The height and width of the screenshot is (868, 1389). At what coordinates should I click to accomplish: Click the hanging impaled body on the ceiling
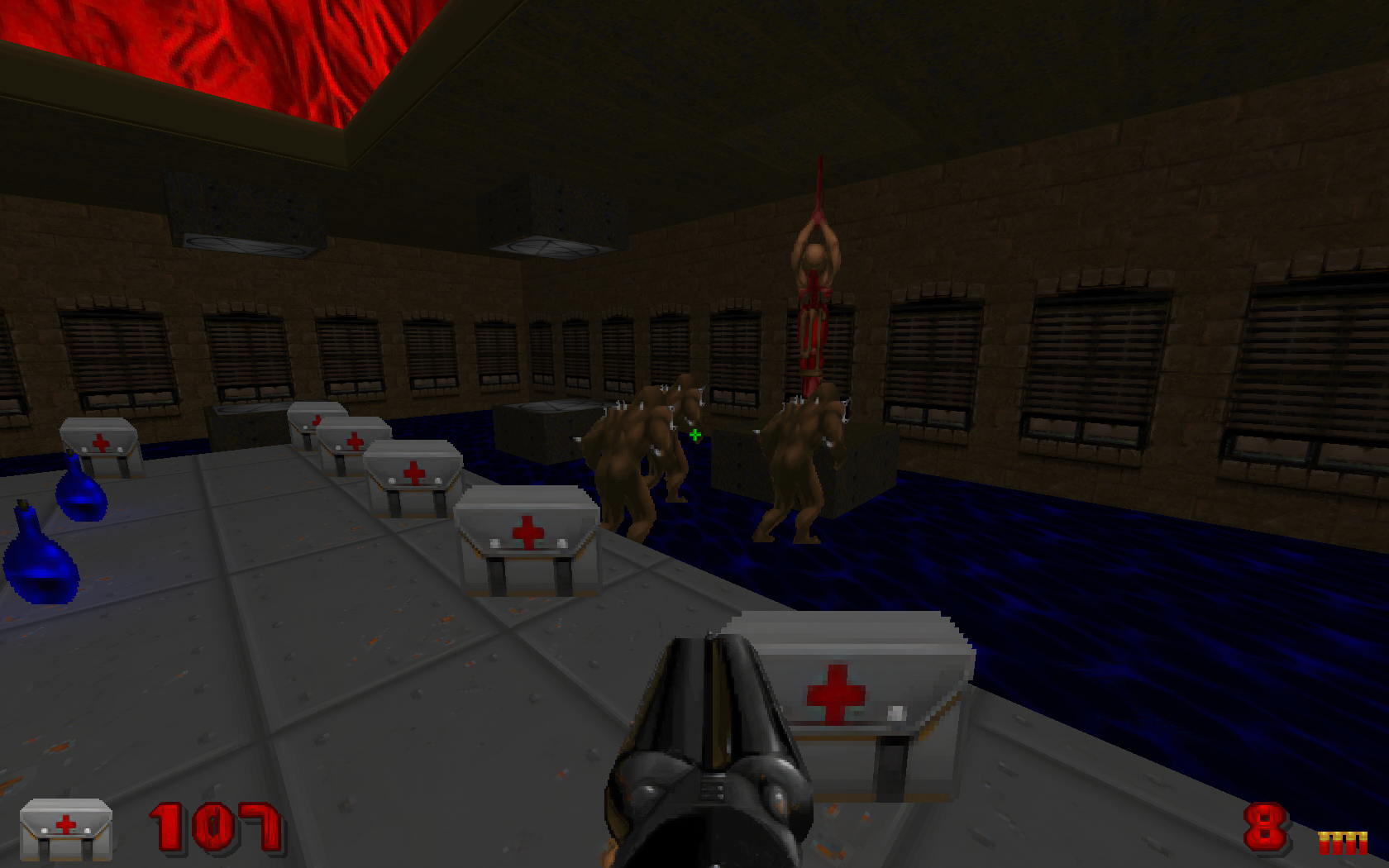tap(819, 289)
